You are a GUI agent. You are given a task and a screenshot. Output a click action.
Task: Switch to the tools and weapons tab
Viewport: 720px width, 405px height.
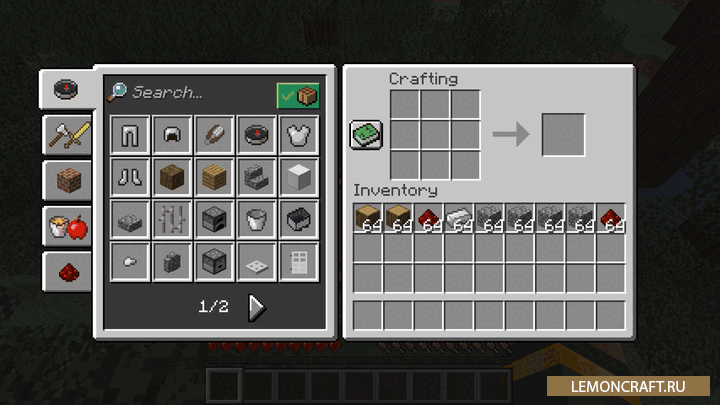click(66, 134)
